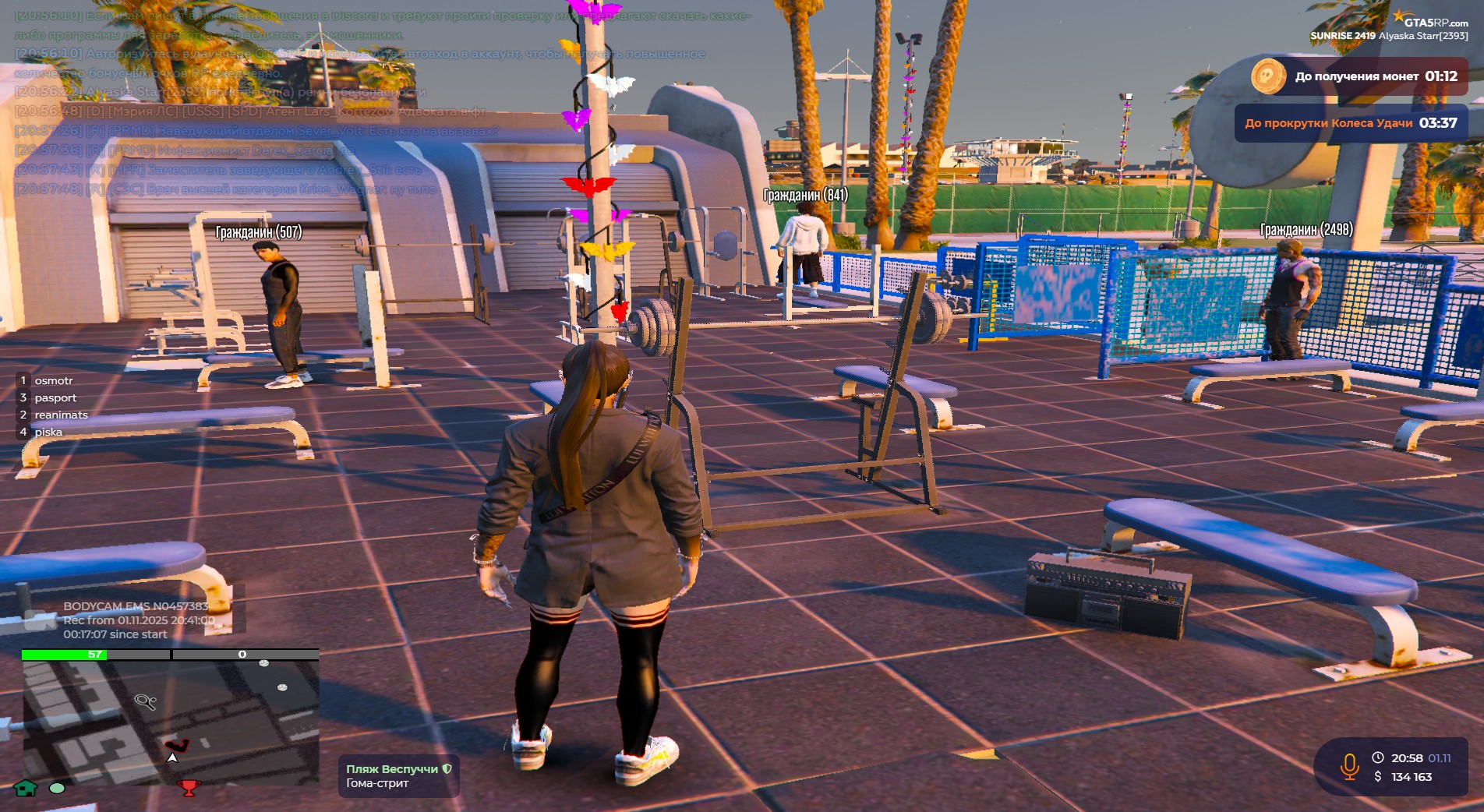Viewport: 1484px width, 812px height.
Task: Activate the reanimats quick-bind entry
Action: coord(61,415)
